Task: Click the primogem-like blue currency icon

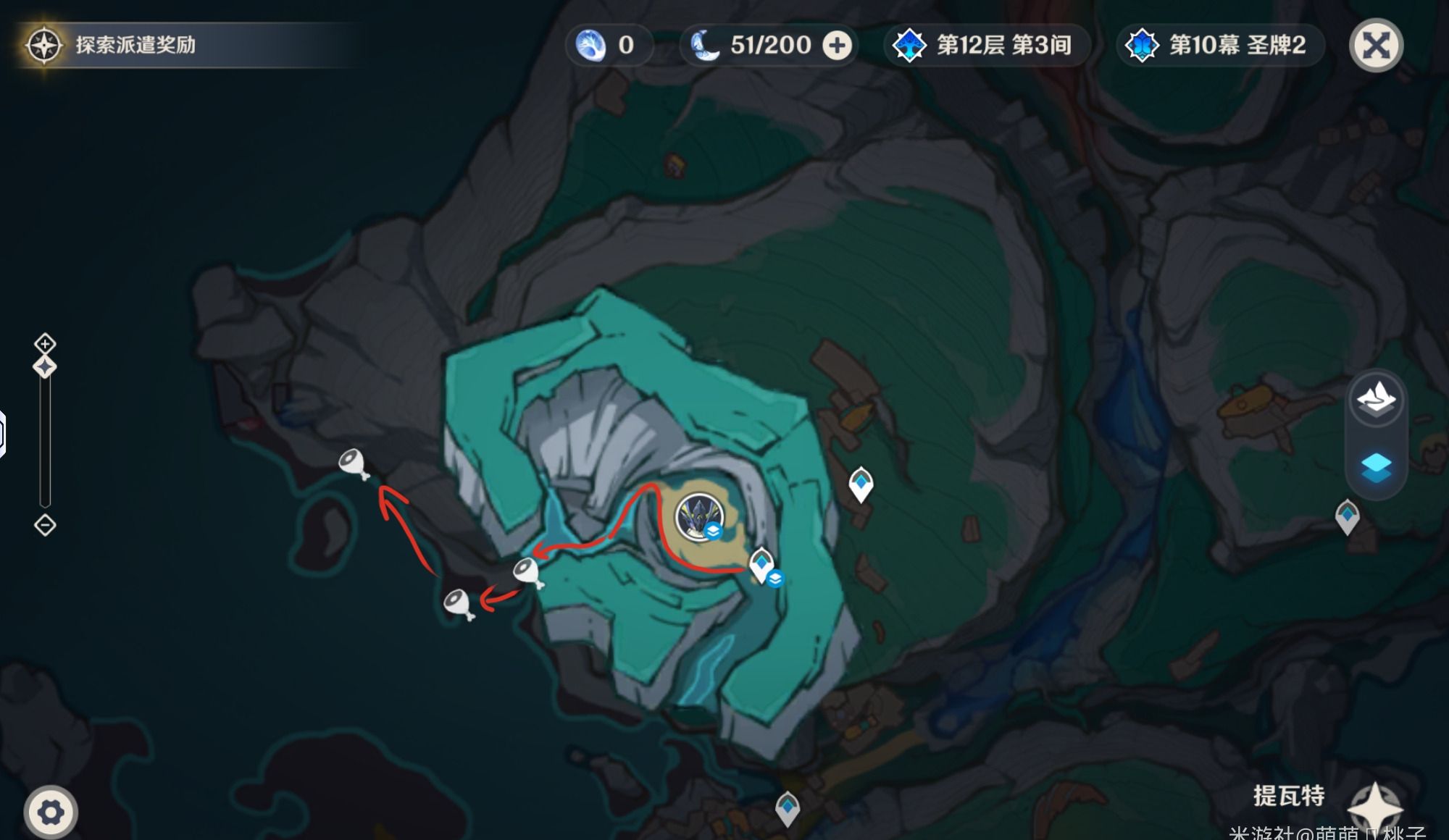Action: coord(590,46)
